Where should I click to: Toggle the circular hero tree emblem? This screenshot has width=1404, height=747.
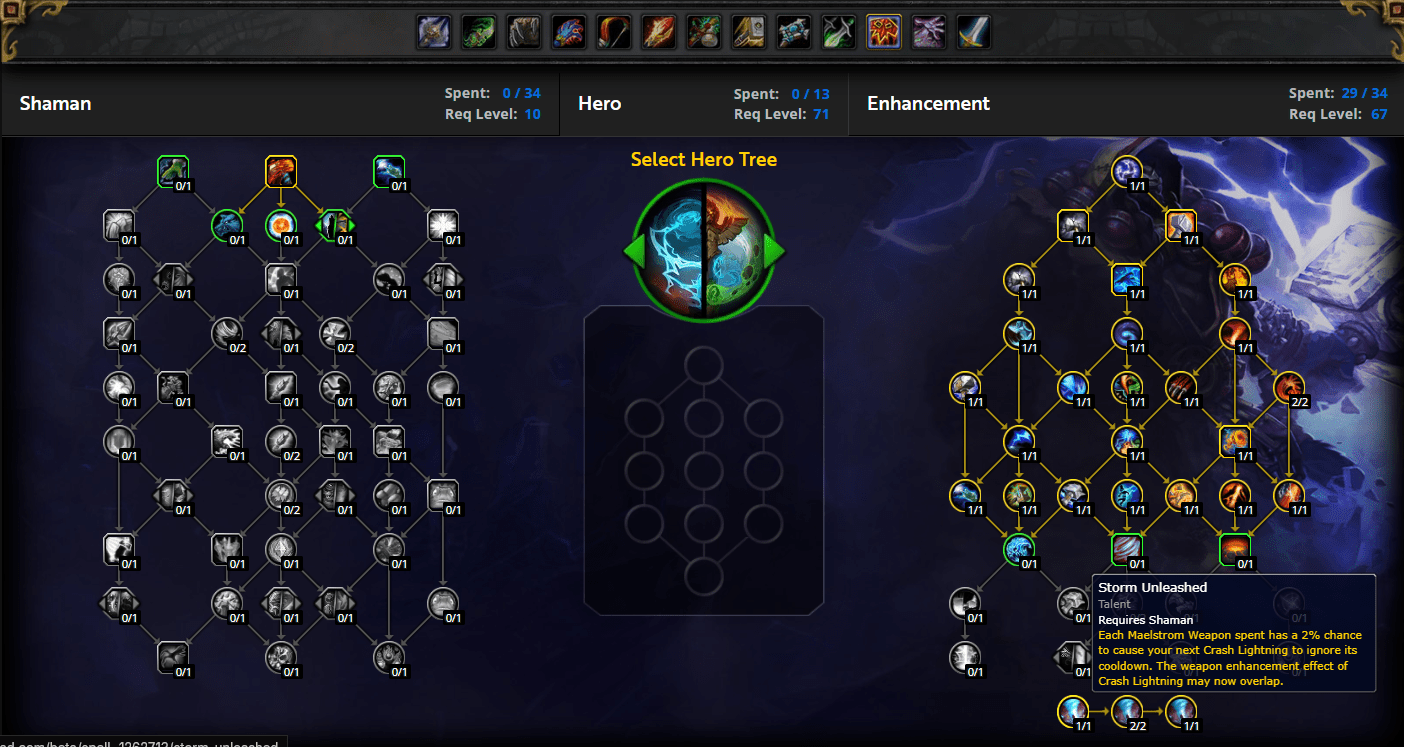(703, 248)
